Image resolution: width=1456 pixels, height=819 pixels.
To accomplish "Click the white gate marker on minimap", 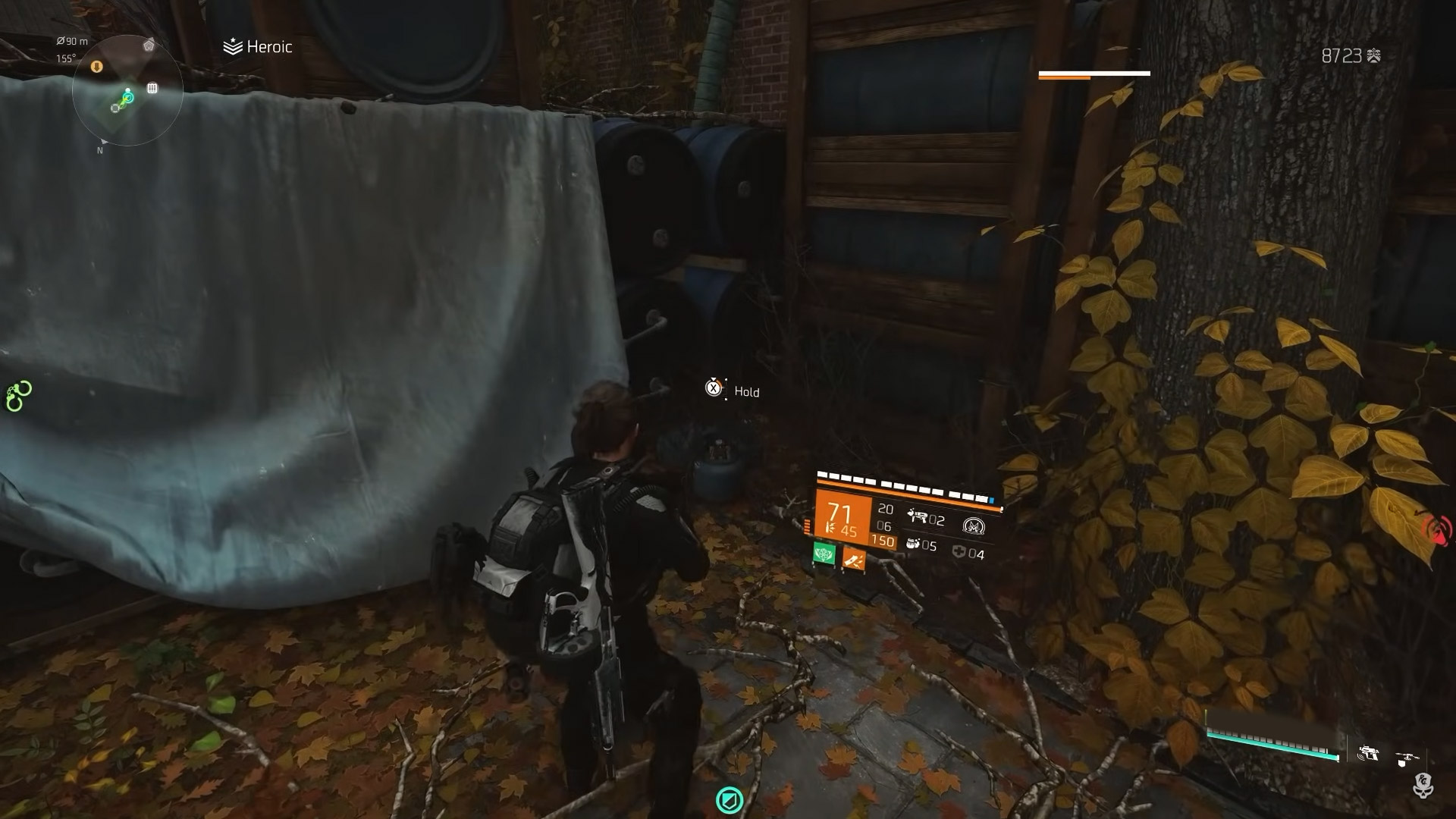I will point(152,88).
